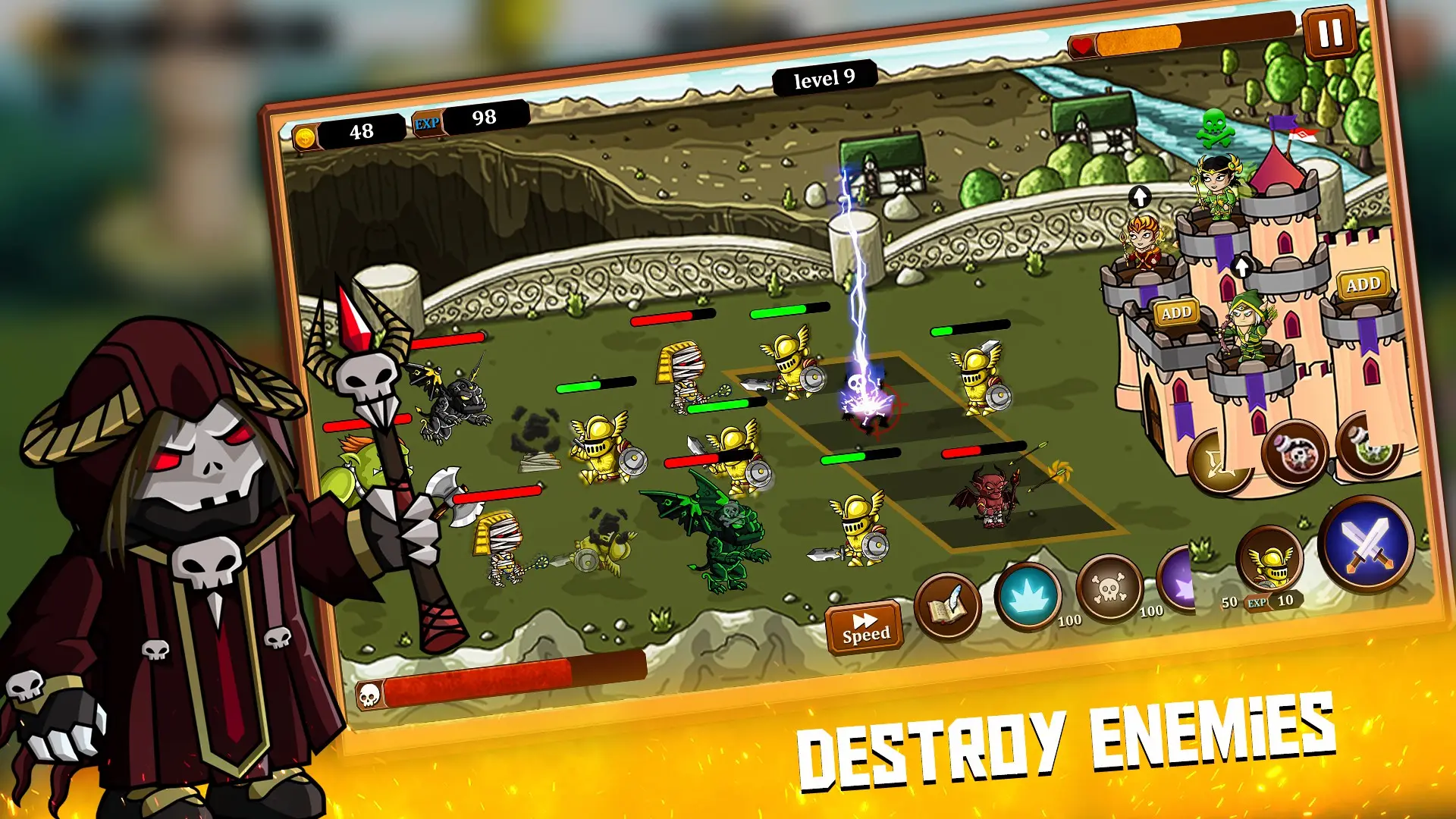1456x819 pixels.
Task: Cast the skull and crossbones spell
Action: coord(1109,588)
